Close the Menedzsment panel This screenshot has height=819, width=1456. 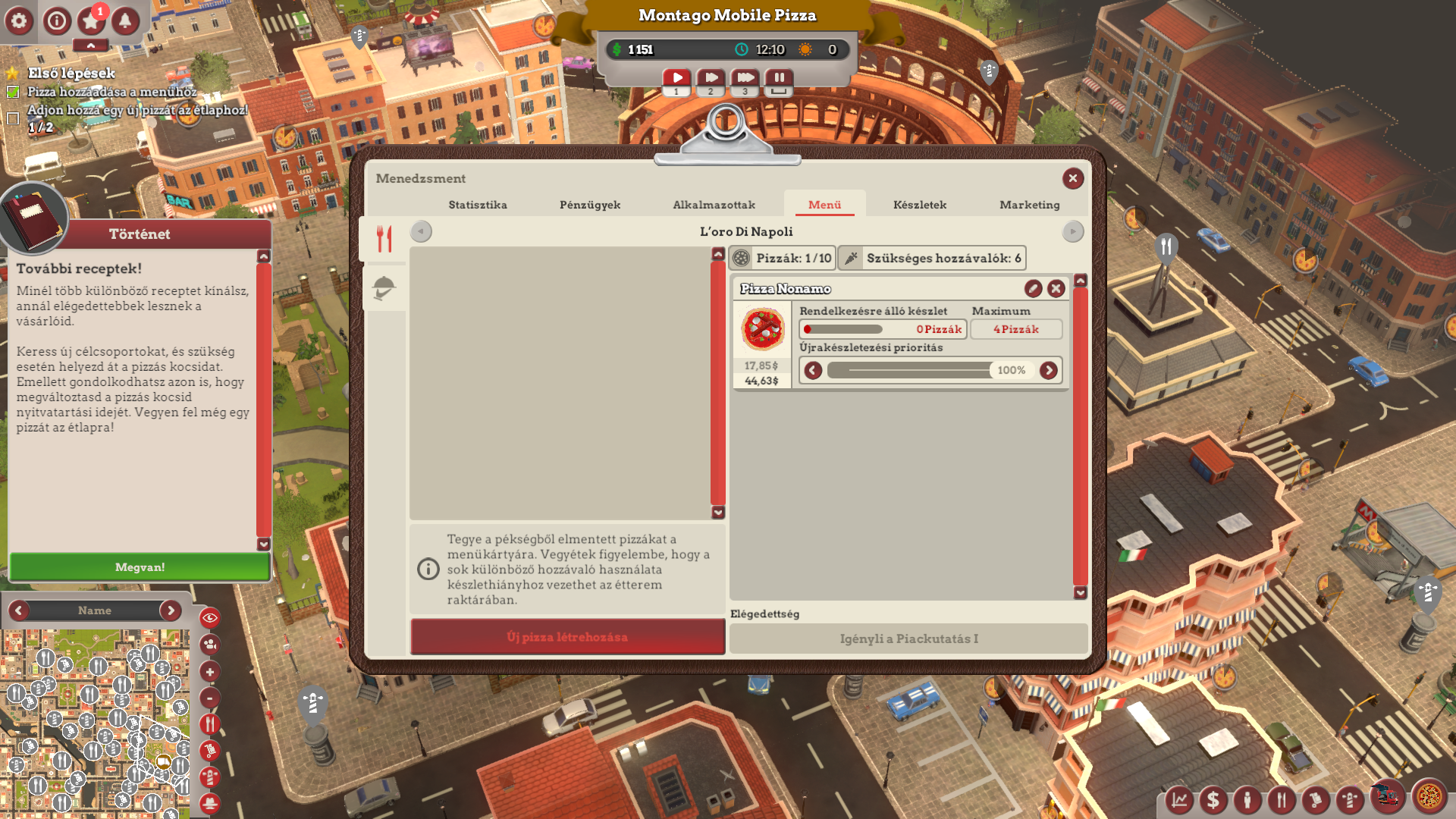[1072, 179]
